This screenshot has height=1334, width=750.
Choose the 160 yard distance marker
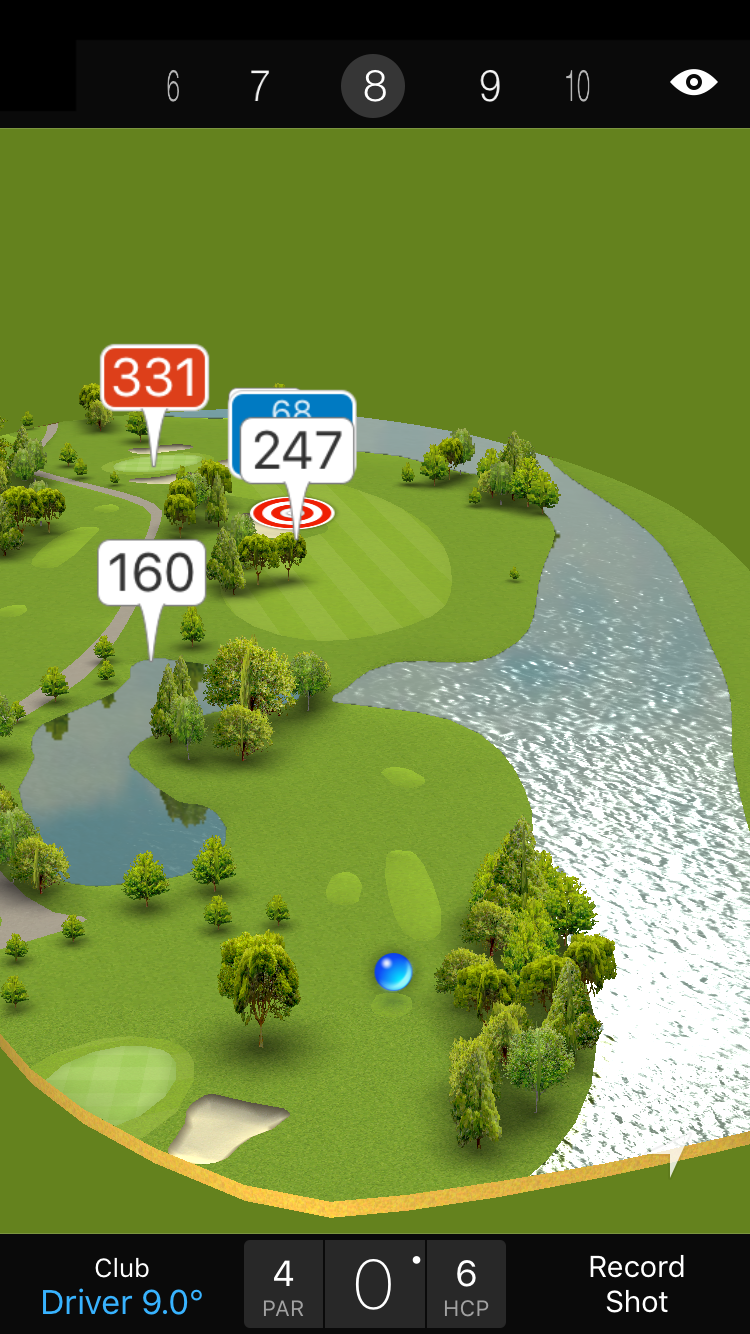152,573
